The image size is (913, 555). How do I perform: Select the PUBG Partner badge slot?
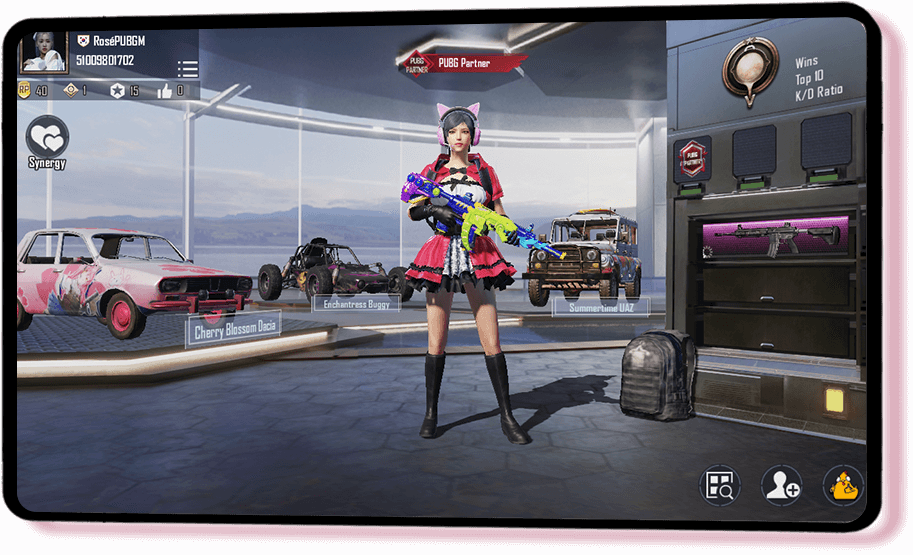(692, 157)
